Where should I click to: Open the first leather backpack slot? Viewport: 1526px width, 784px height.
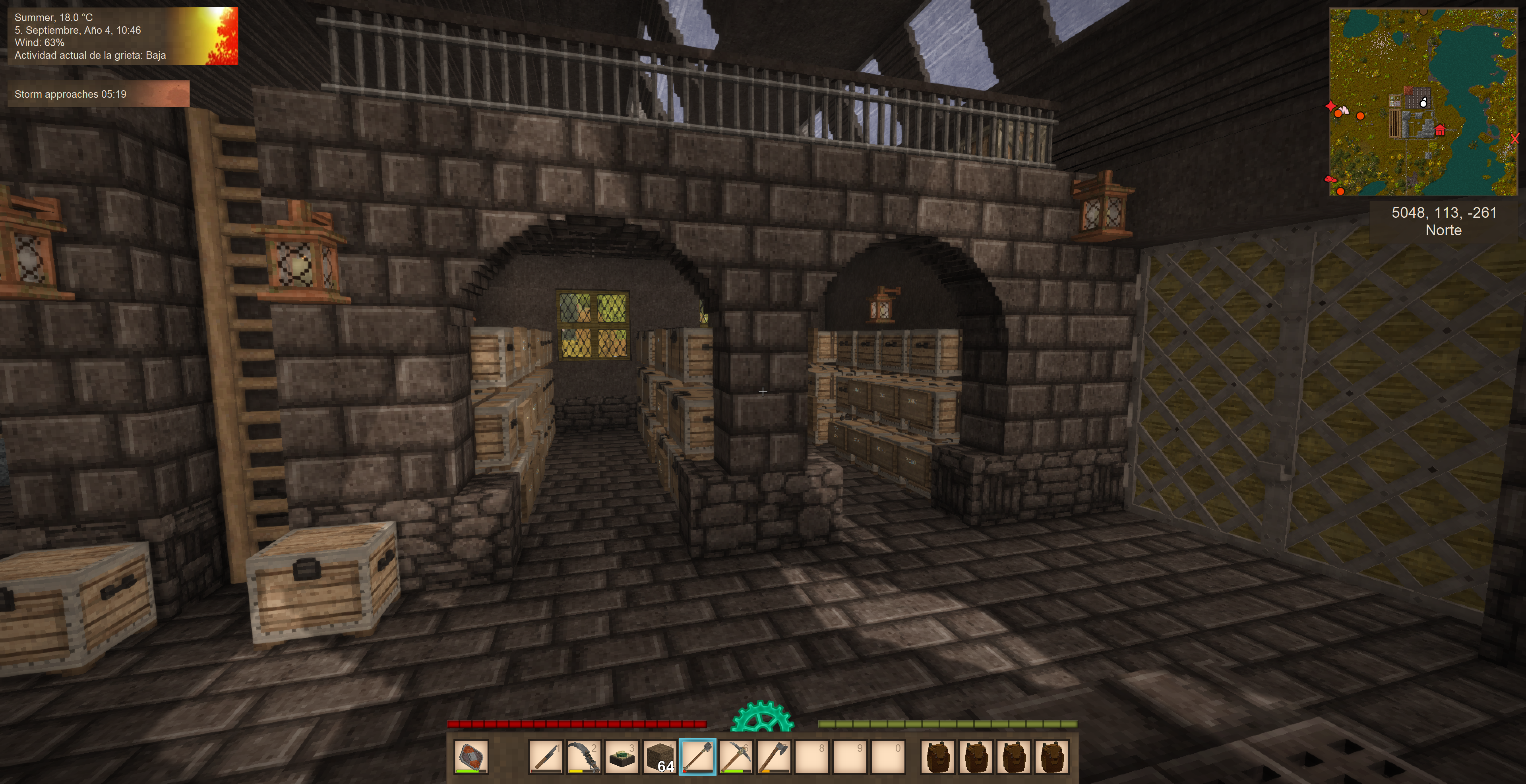pyautogui.click(x=938, y=756)
